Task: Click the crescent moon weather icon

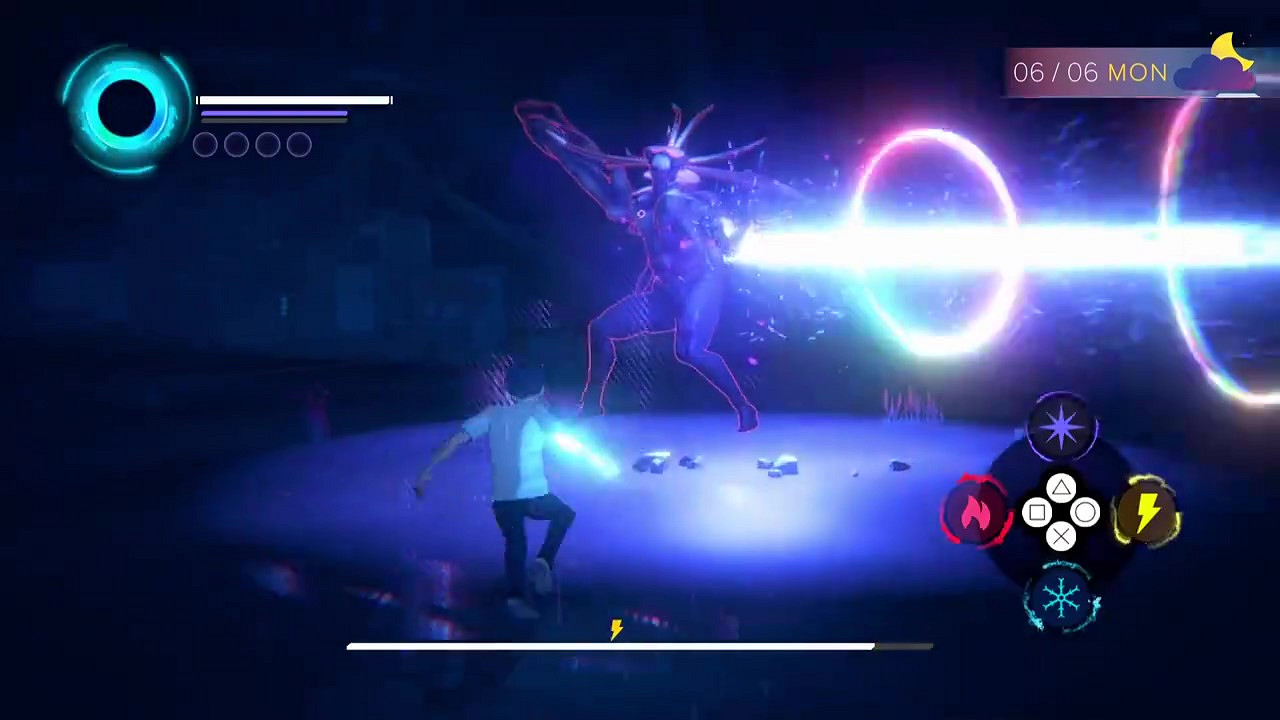Action: click(1228, 47)
